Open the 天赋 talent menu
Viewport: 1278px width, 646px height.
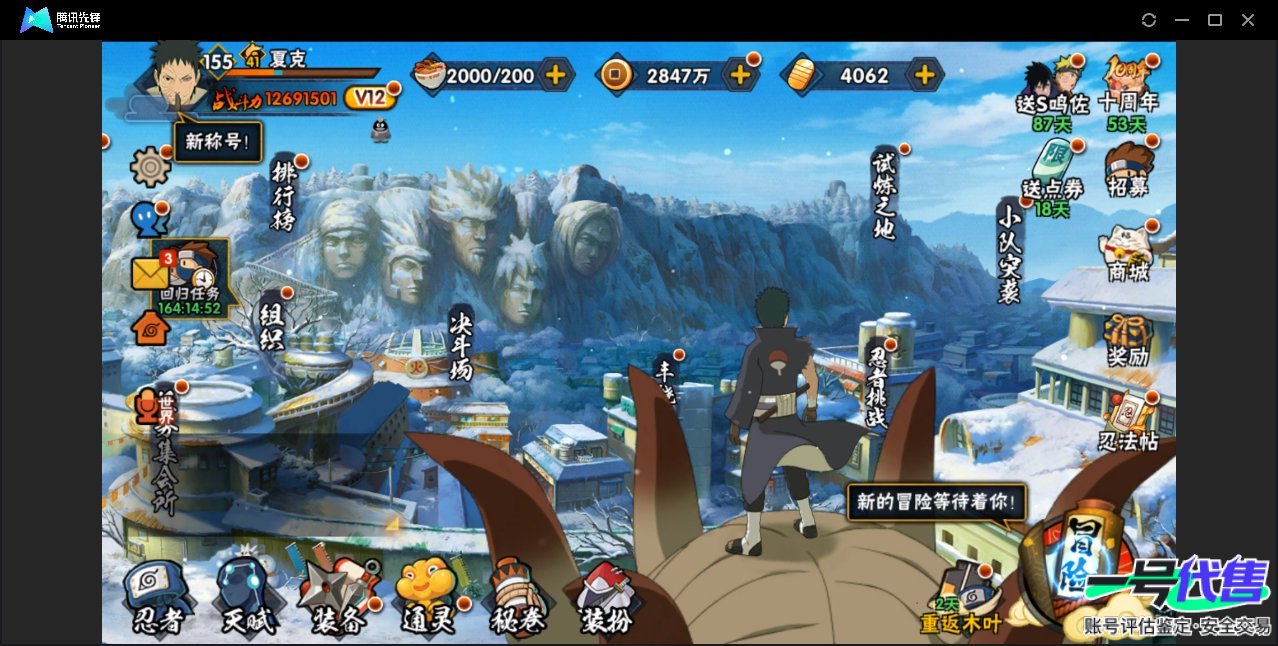246,597
